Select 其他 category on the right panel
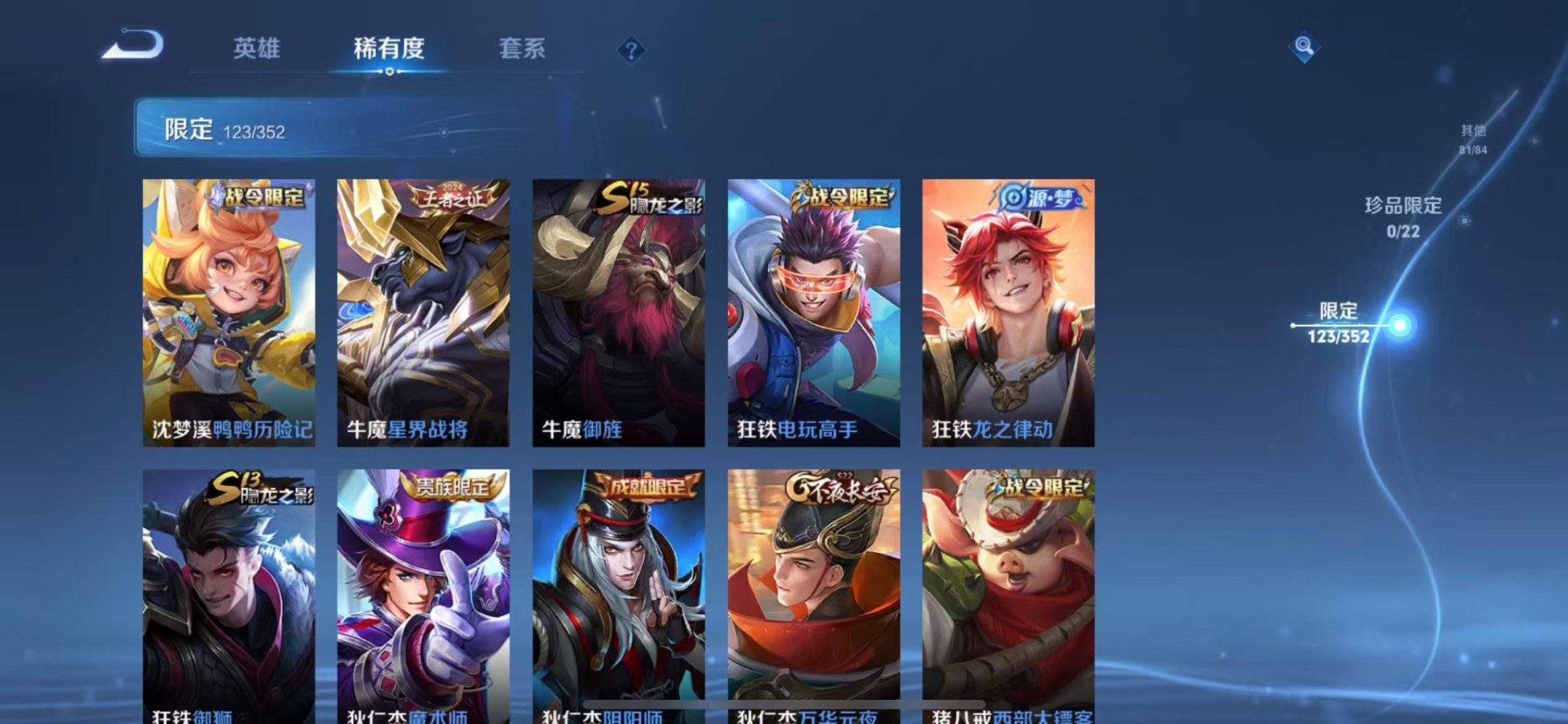Screen dimensions: 1568x724 click(x=1474, y=138)
